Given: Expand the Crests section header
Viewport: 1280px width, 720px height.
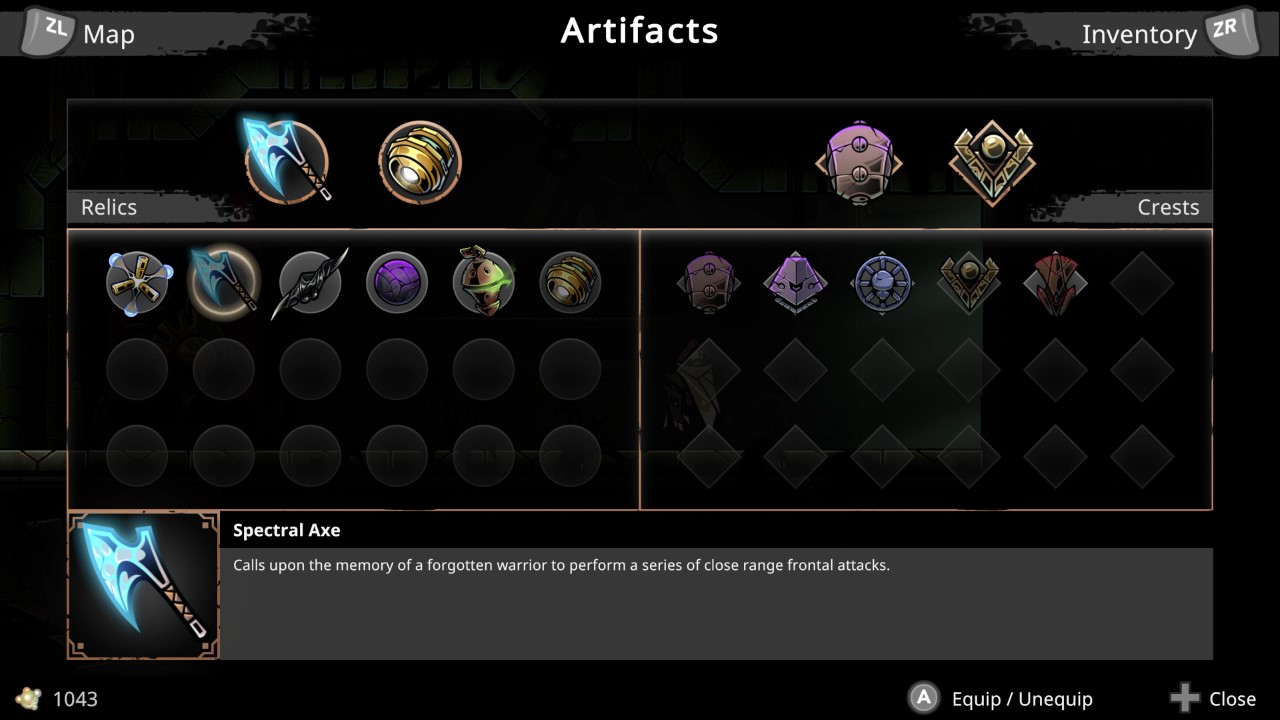Looking at the screenshot, I should (x=1168, y=207).
